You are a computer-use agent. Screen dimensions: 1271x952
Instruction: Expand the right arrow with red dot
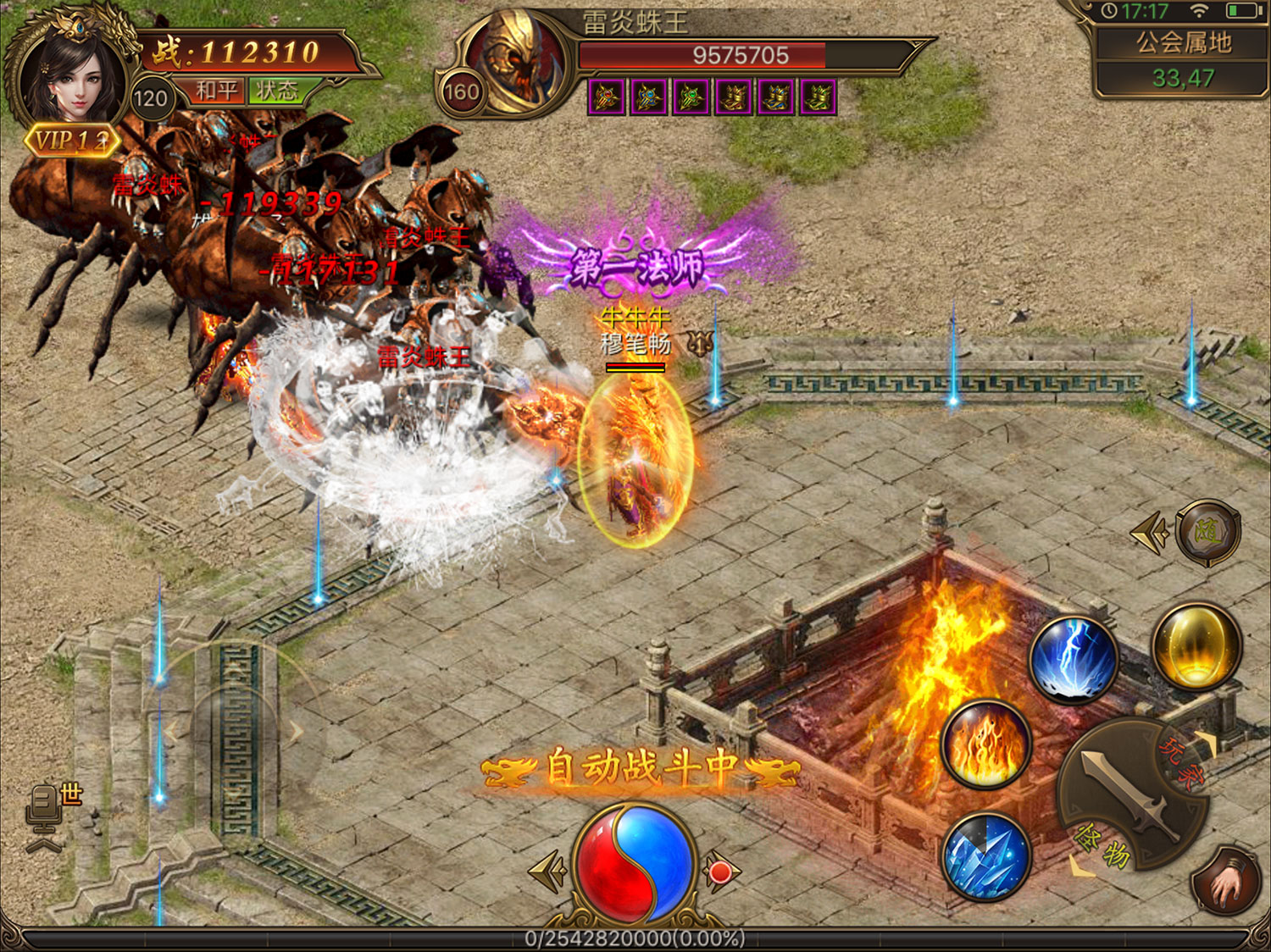[721, 872]
